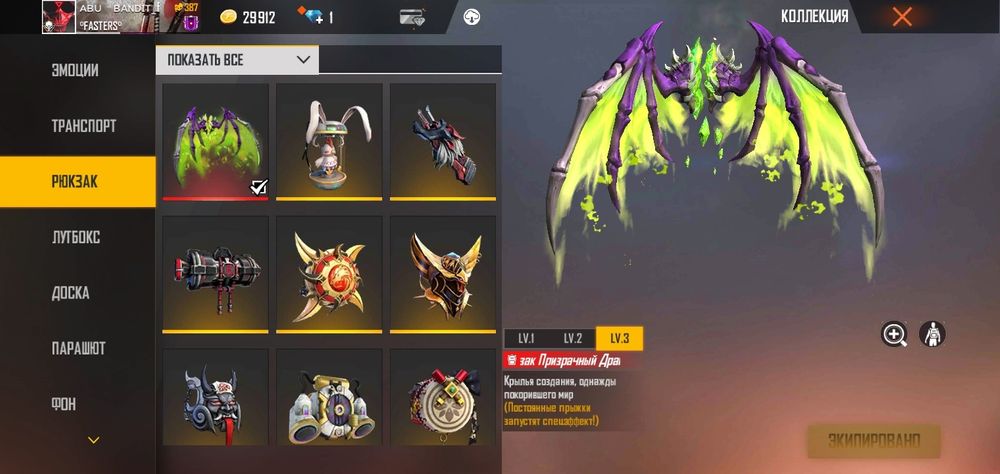Click the magnifier zoom preview icon
Image resolution: width=1000 pixels, height=474 pixels.
(894, 335)
